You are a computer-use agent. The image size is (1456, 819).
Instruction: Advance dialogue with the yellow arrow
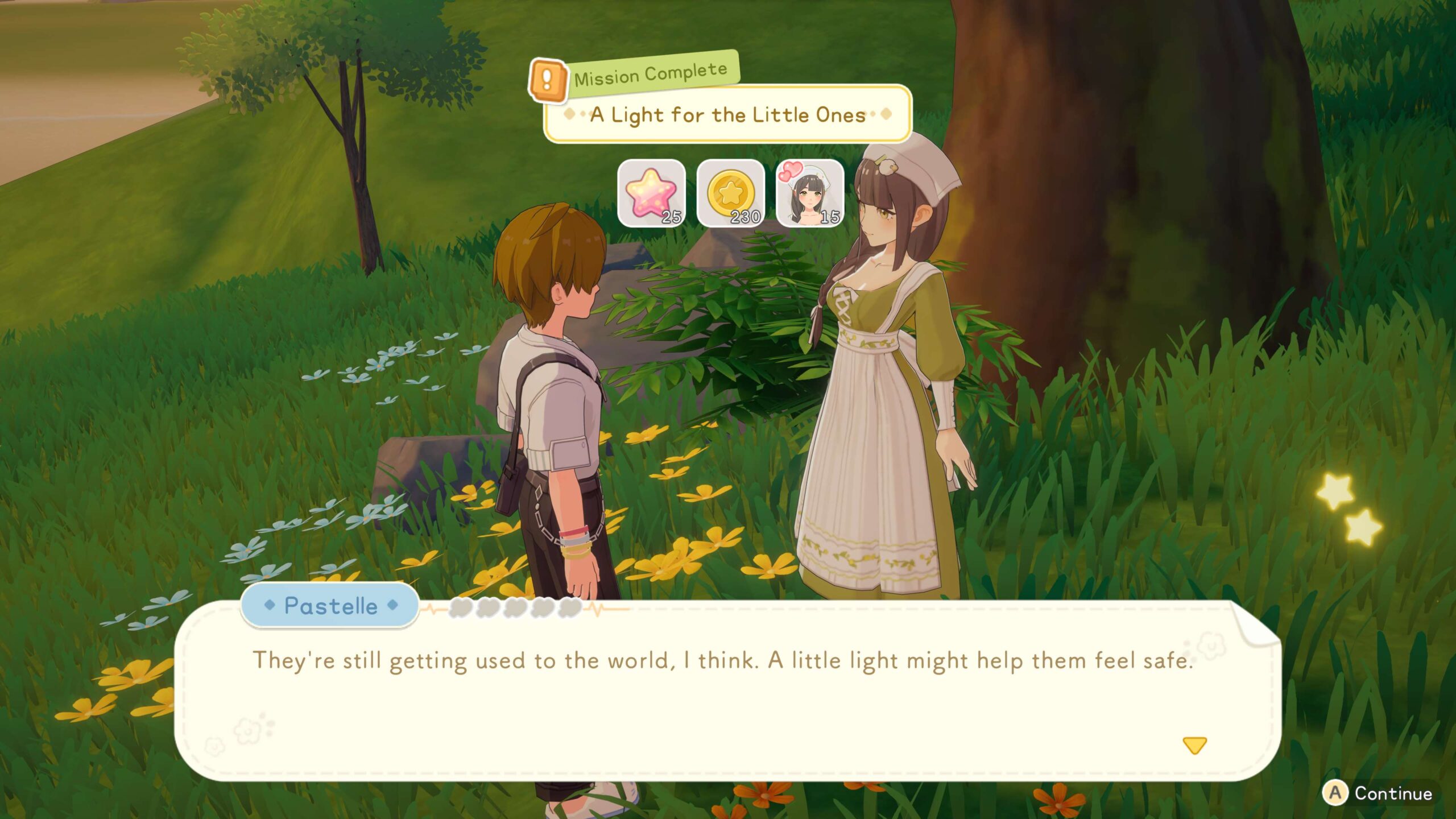(1194, 745)
